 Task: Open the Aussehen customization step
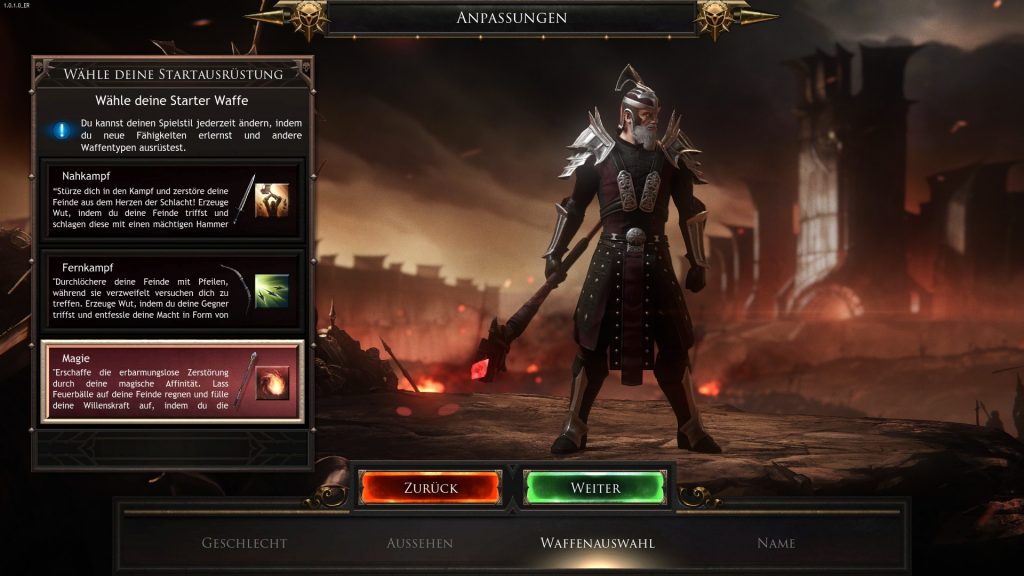tap(420, 543)
